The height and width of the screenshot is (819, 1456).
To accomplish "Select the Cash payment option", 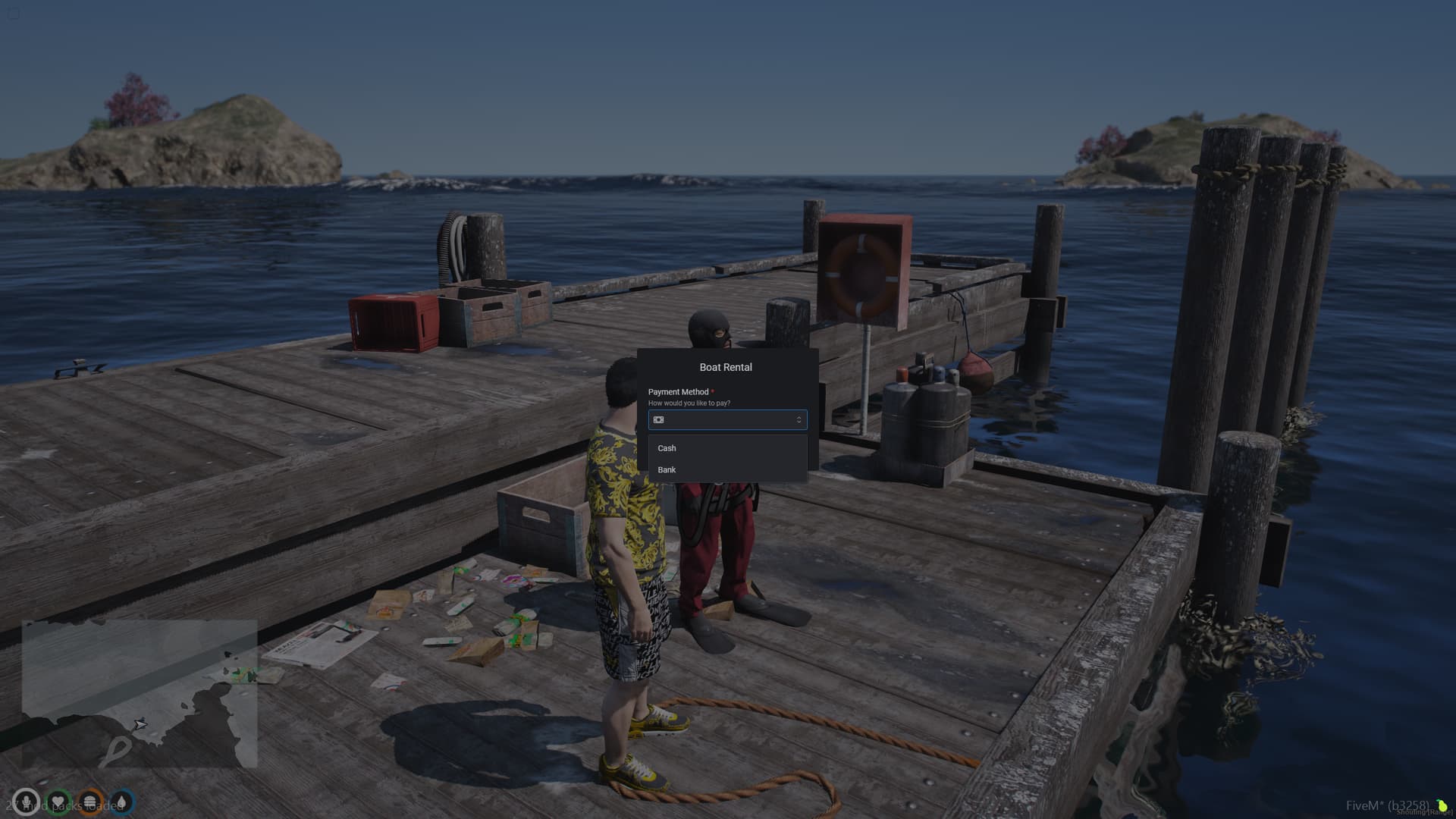I will (x=667, y=448).
